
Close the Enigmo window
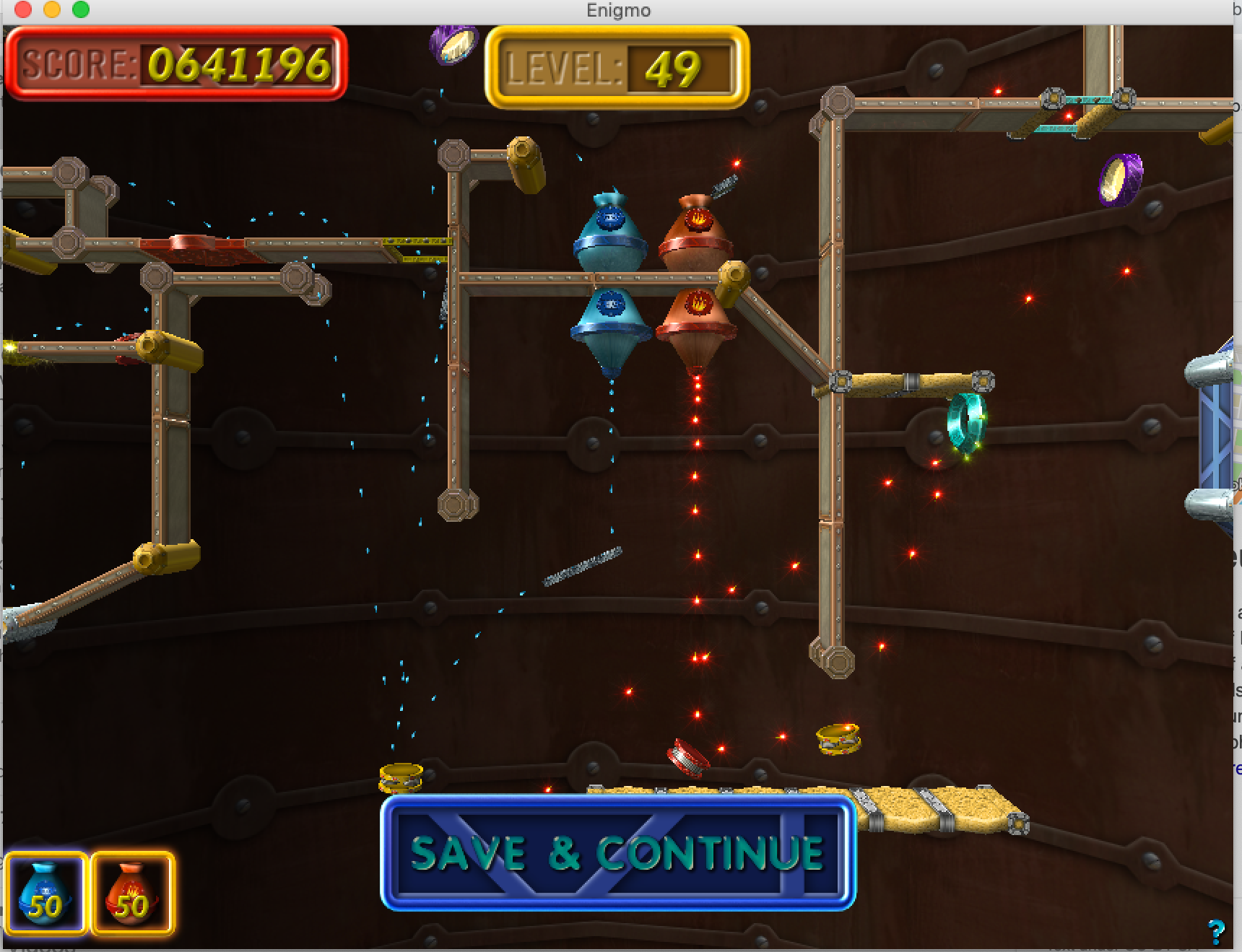coord(23,10)
